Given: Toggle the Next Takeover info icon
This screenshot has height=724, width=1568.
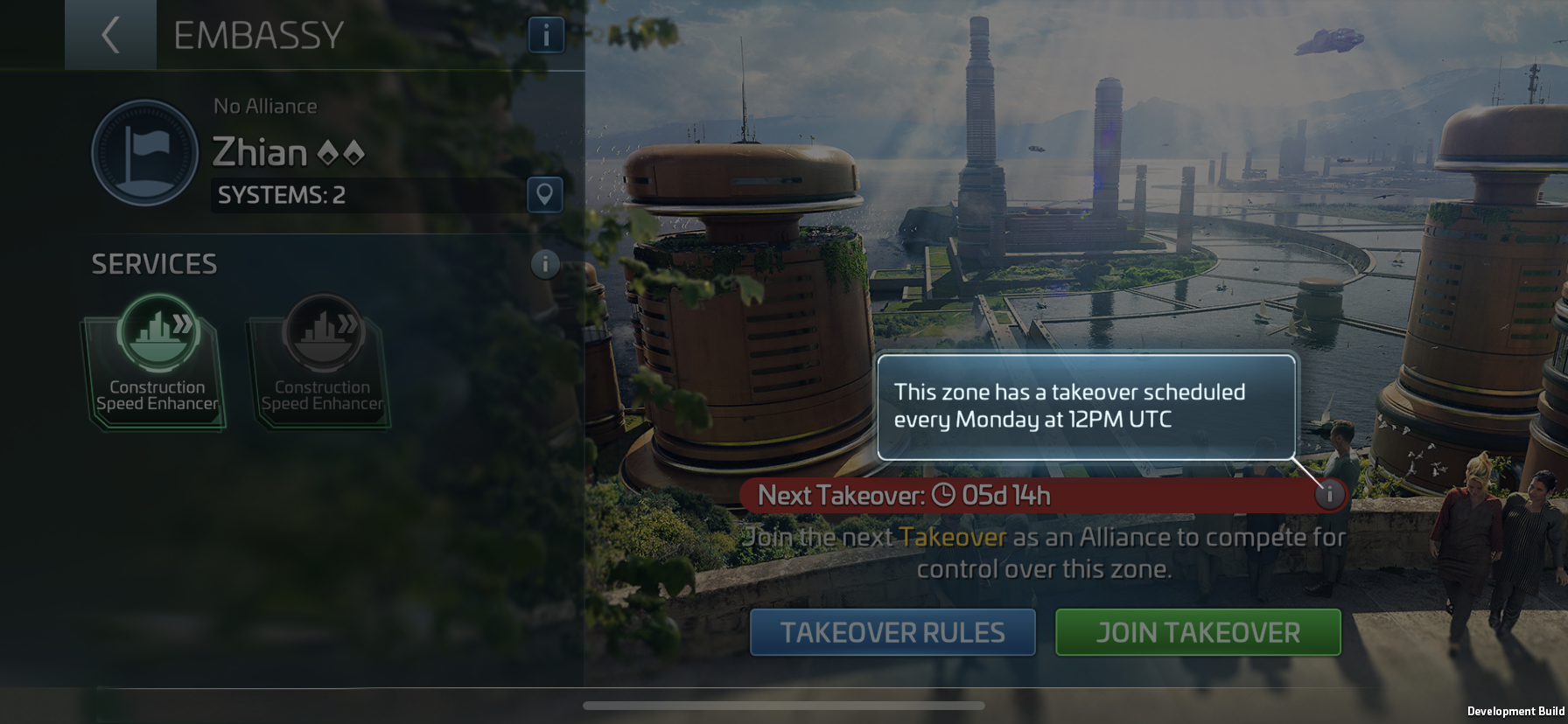Looking at the screenshot, I should pos(1329,495).
